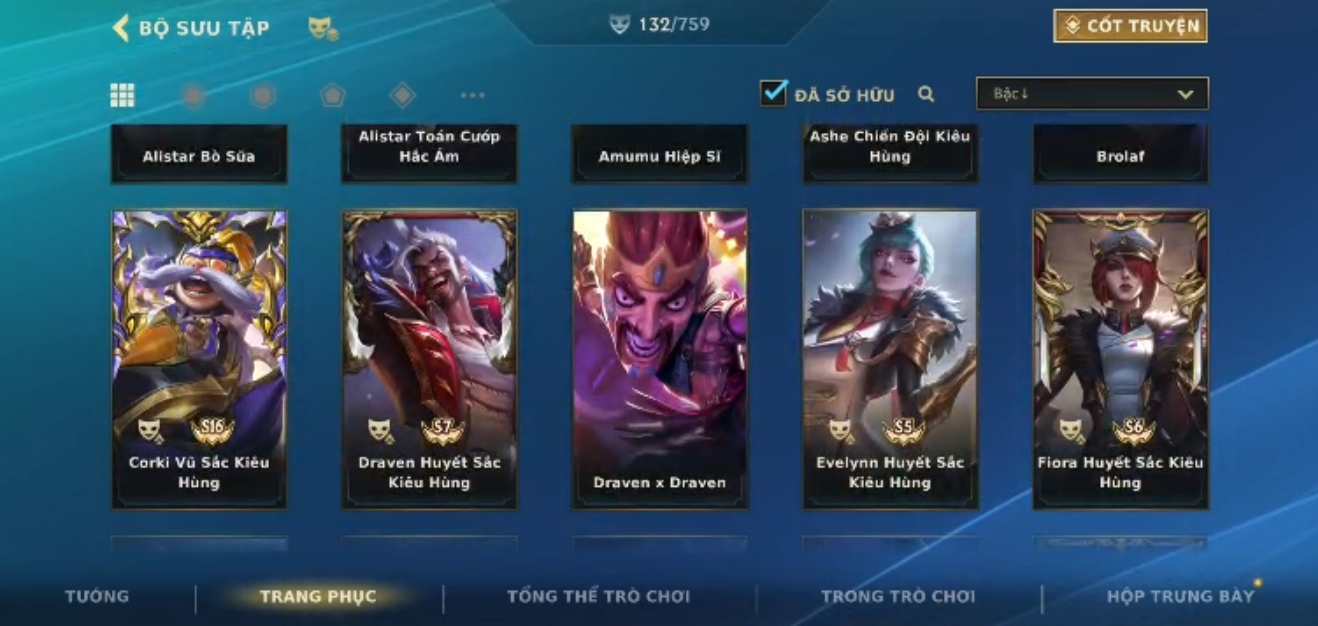Choose the diamond rarity filter
The height and width of the screenshot is (626, 1318).
click(x=402, y=95)
